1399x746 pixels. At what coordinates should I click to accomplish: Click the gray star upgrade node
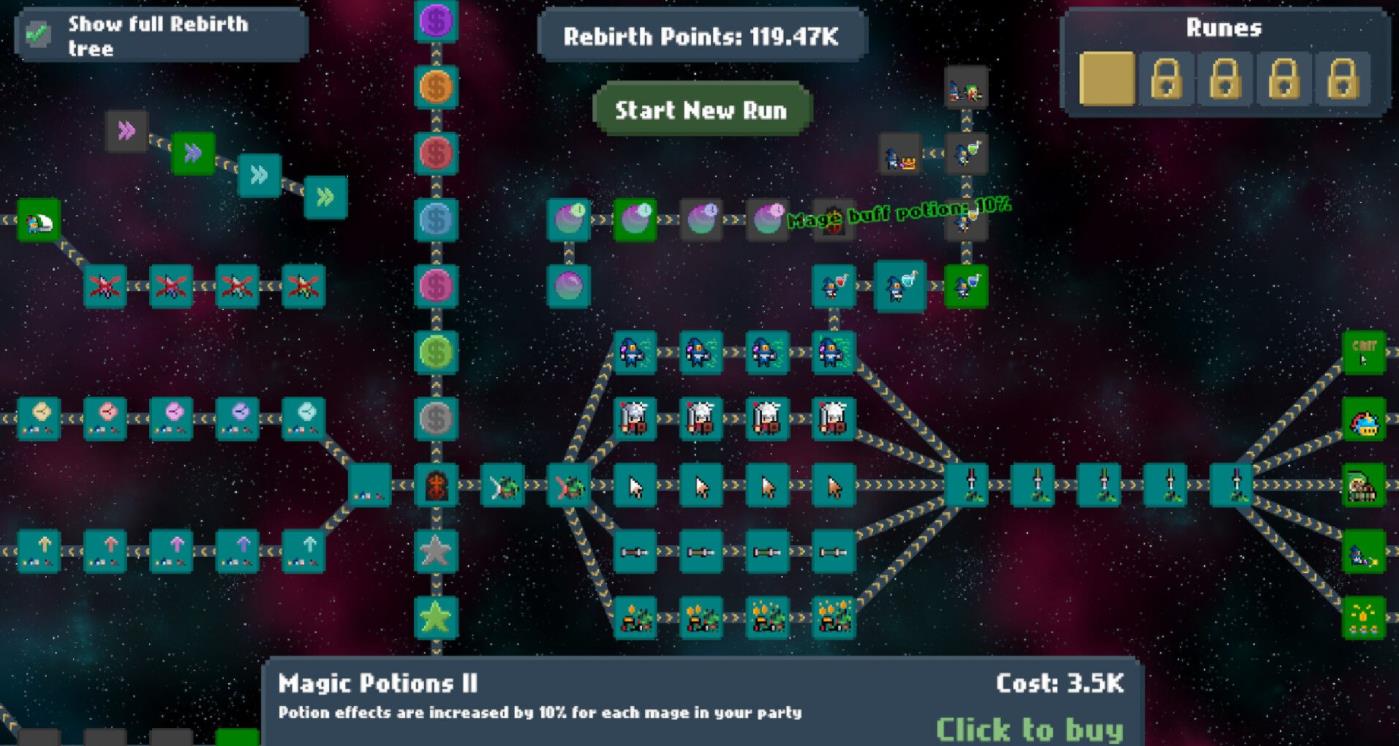[x=436, y=551]
